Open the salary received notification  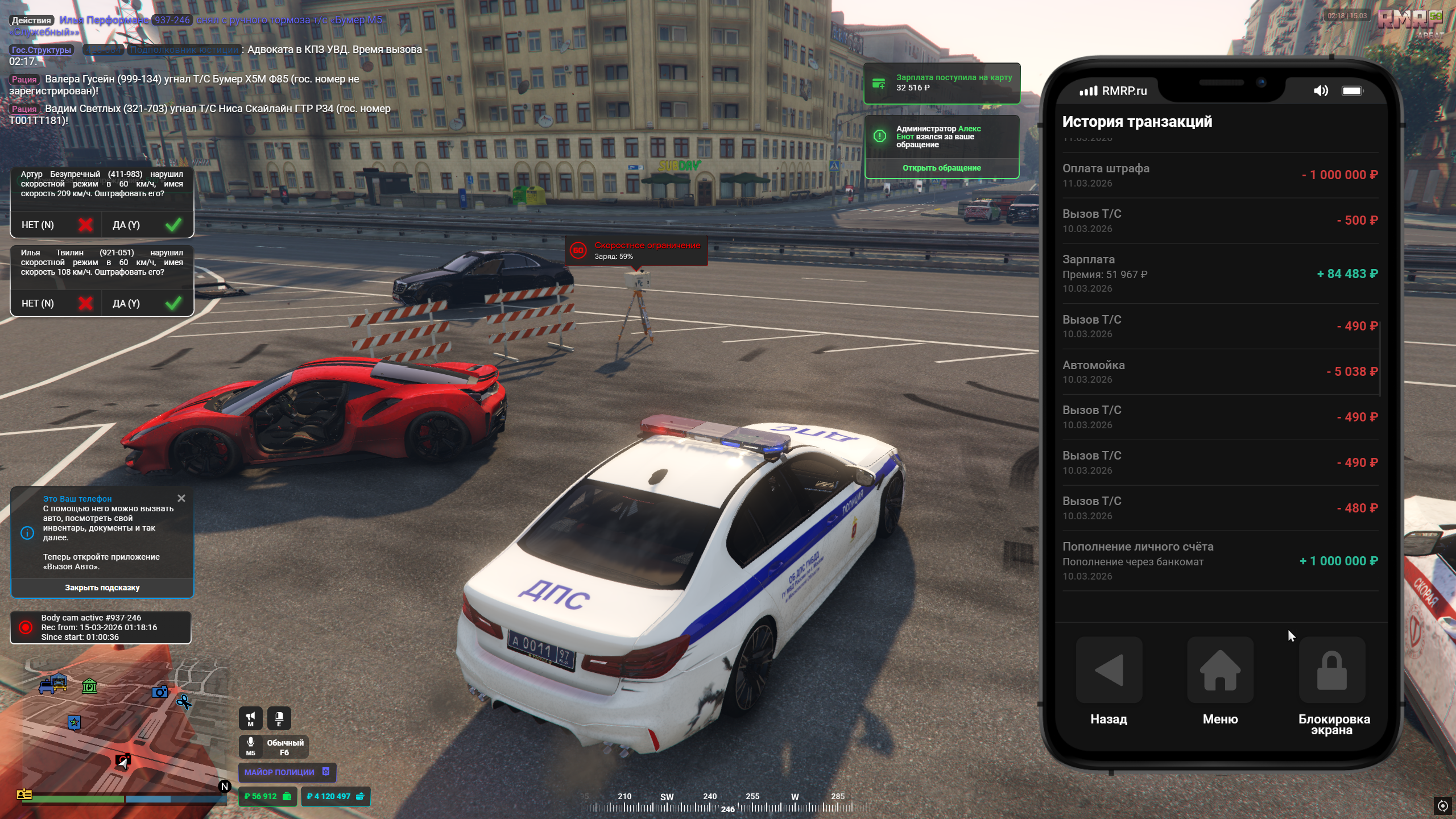tap(941, 83)
